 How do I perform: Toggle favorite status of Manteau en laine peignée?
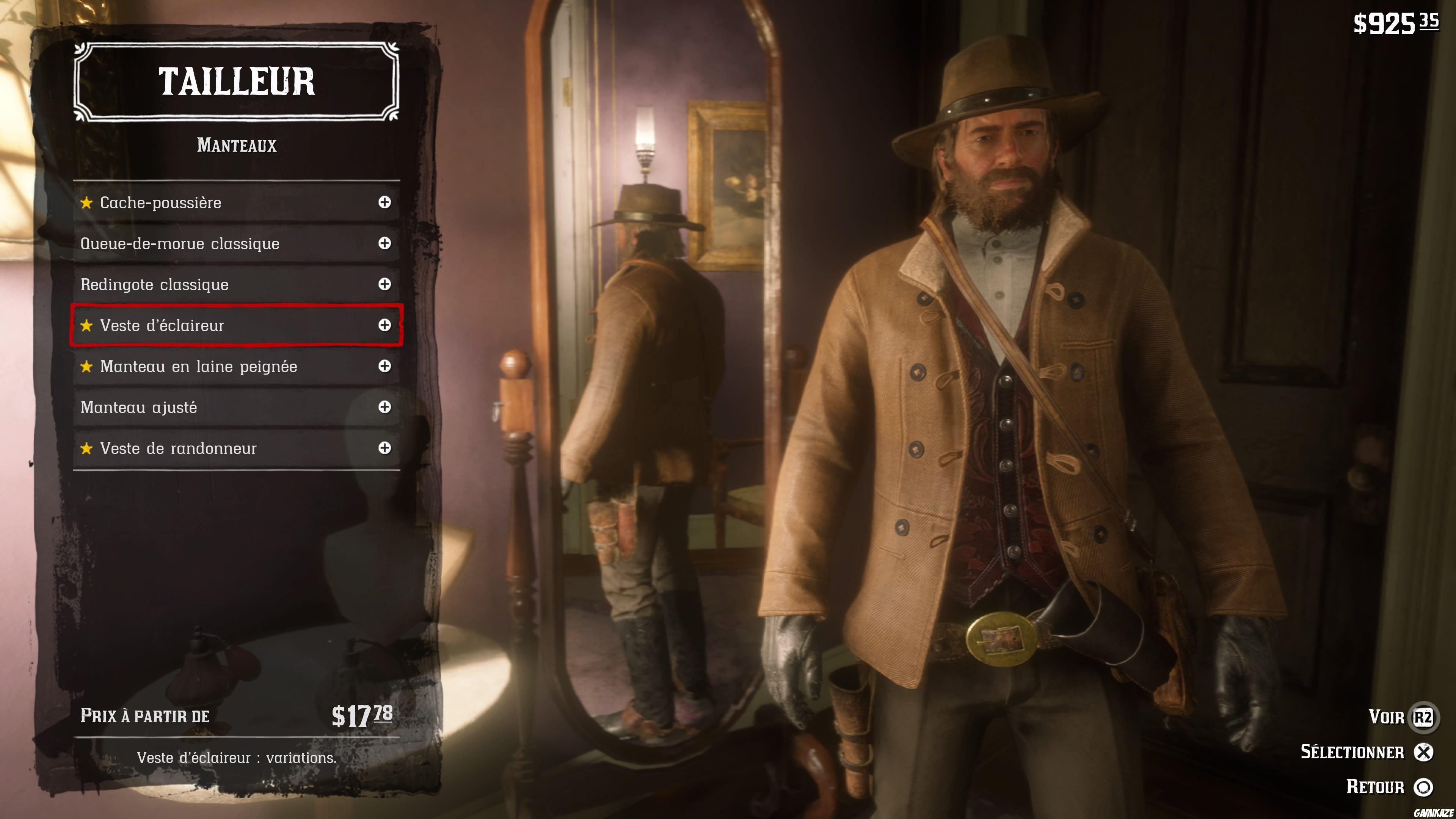click(87, 366)
